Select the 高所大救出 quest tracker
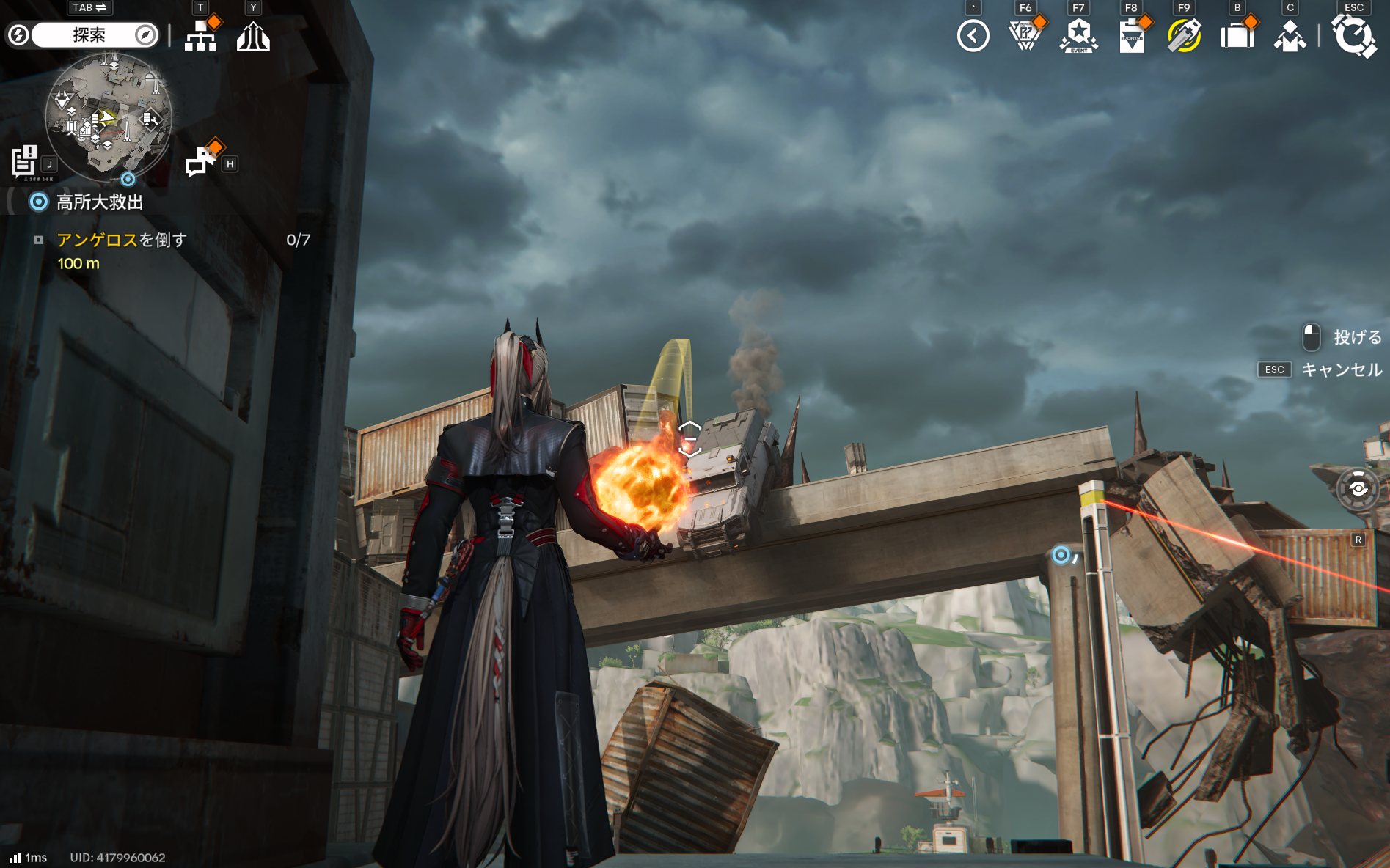 click(100, 202)
